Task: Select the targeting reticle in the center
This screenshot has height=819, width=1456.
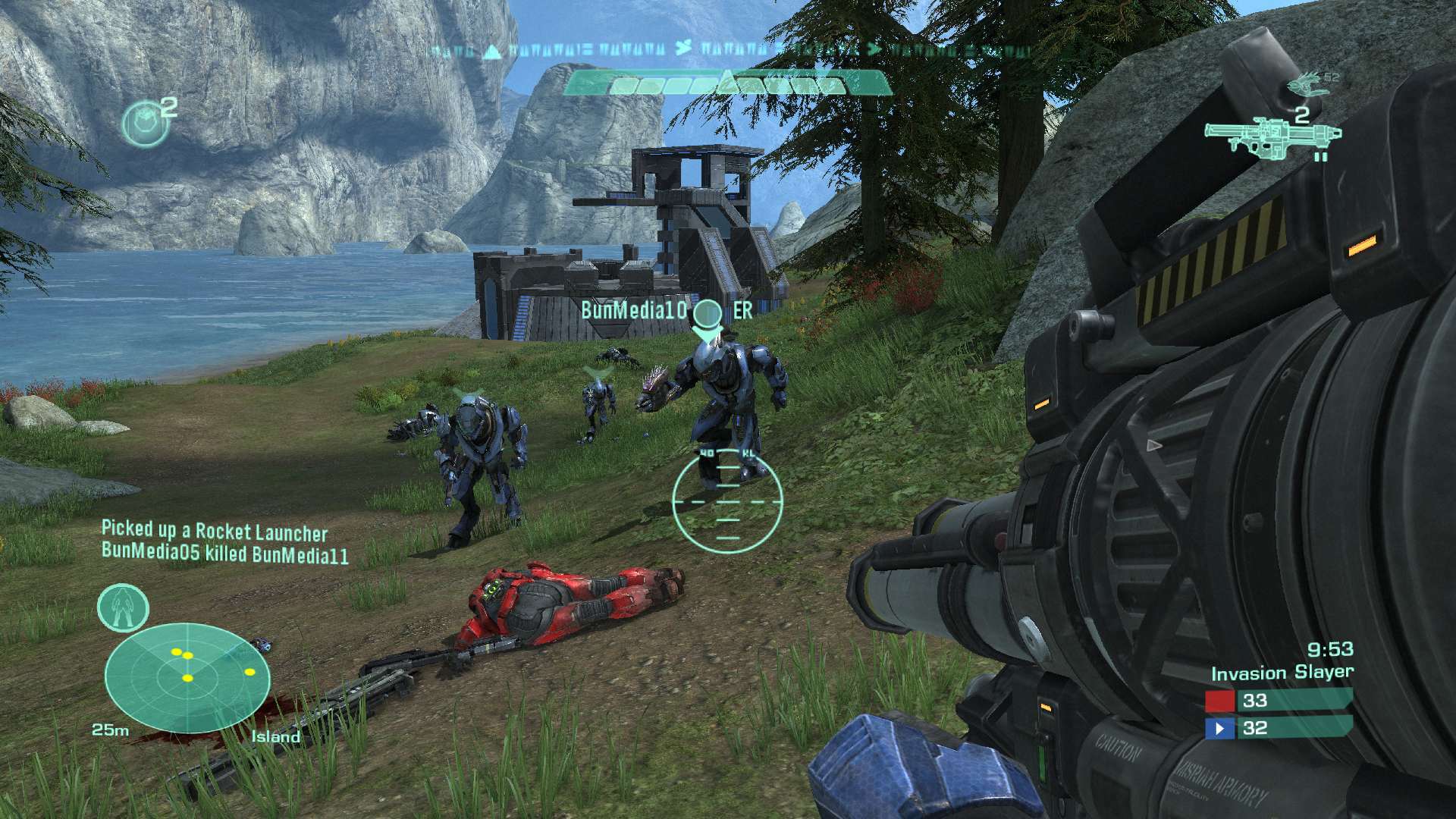Action: point(728,500)
